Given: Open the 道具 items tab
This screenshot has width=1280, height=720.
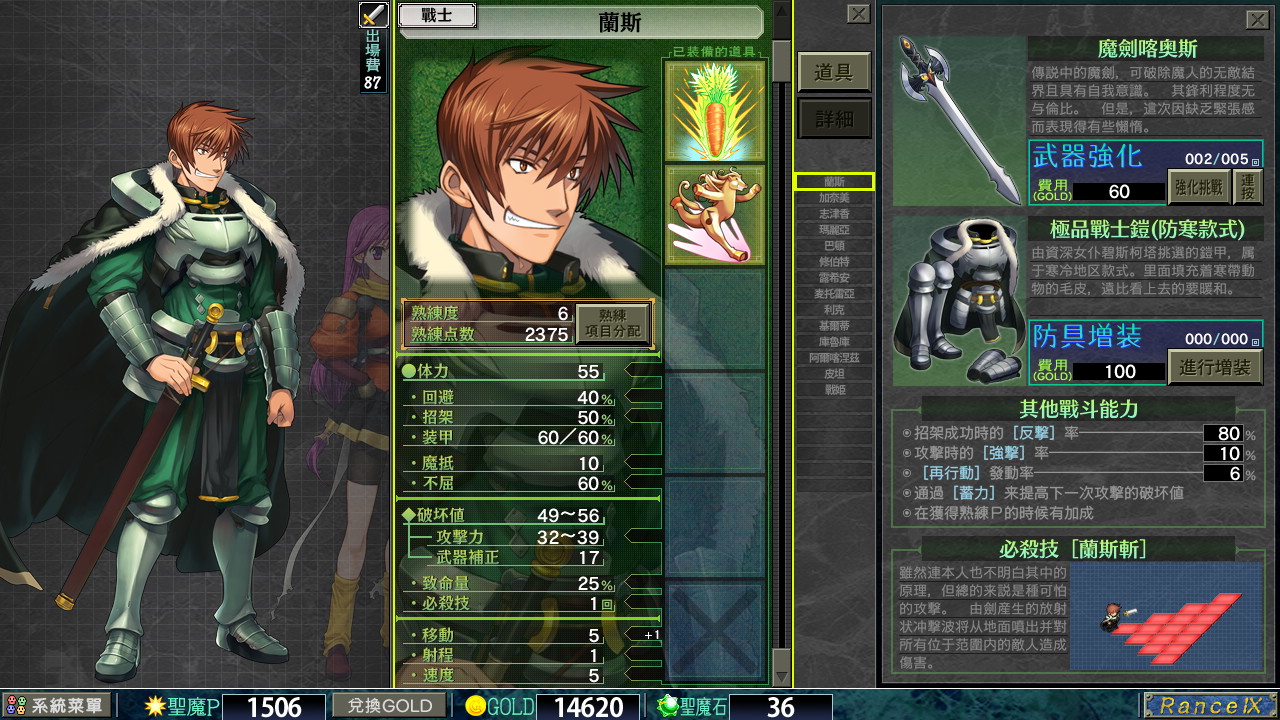Looking at the screenshot, I should click(x=833, y=72).
